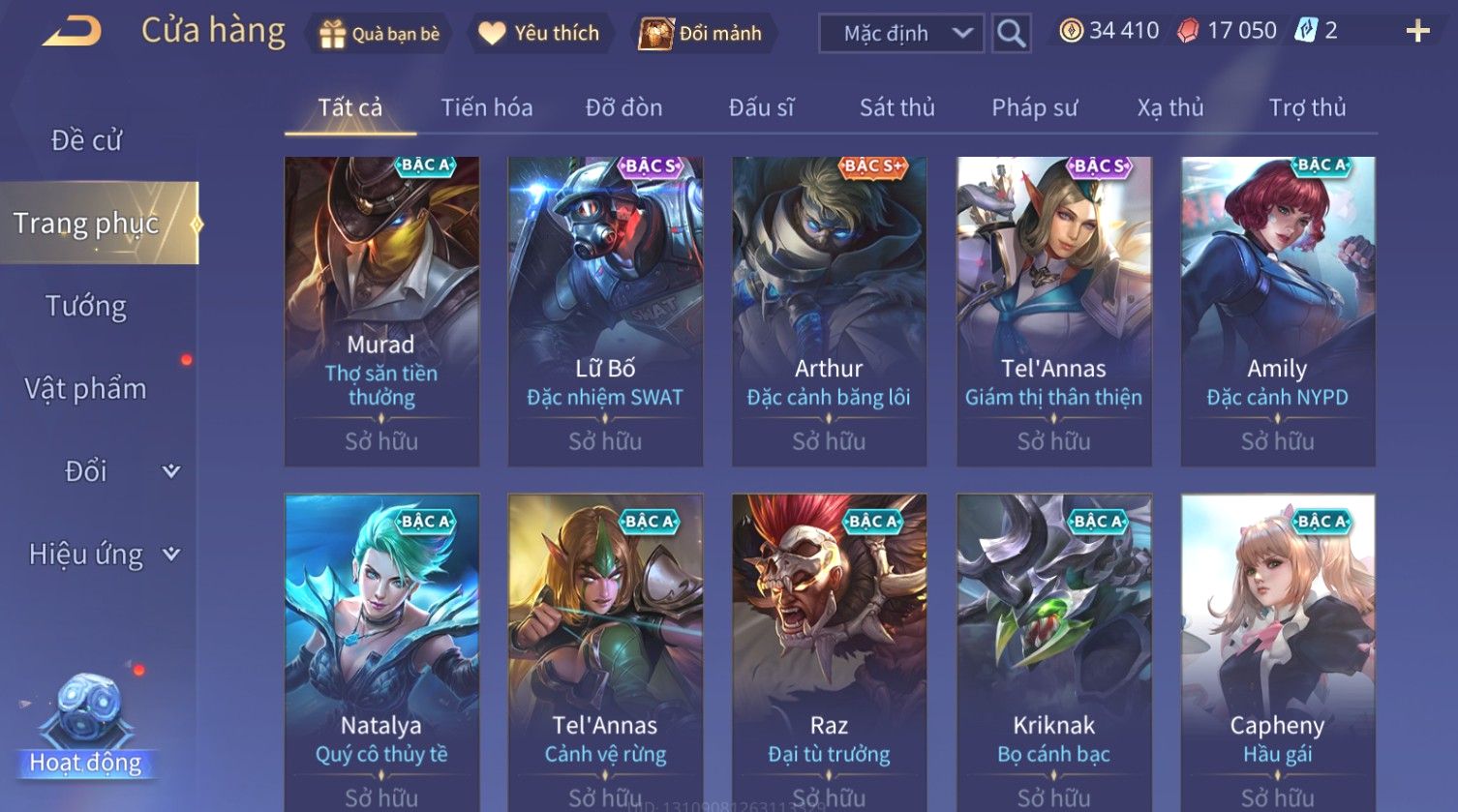Select Murad Thợ săn tiền thưởng skin card
Image resolution: width=1458 pixels, height=812 pixels.
click(381, 311)
